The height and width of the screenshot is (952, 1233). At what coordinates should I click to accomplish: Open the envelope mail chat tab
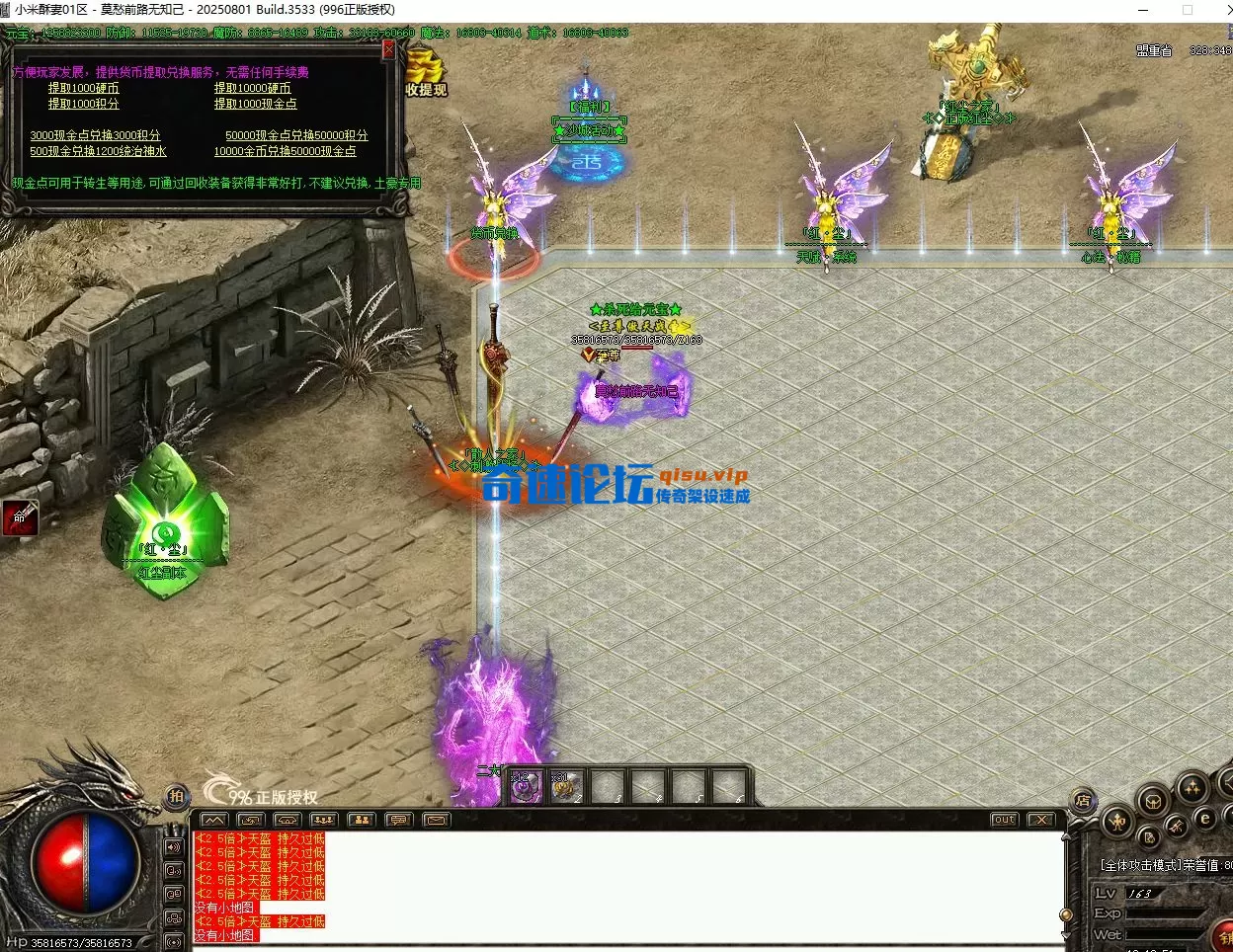[x=436, y=820]
